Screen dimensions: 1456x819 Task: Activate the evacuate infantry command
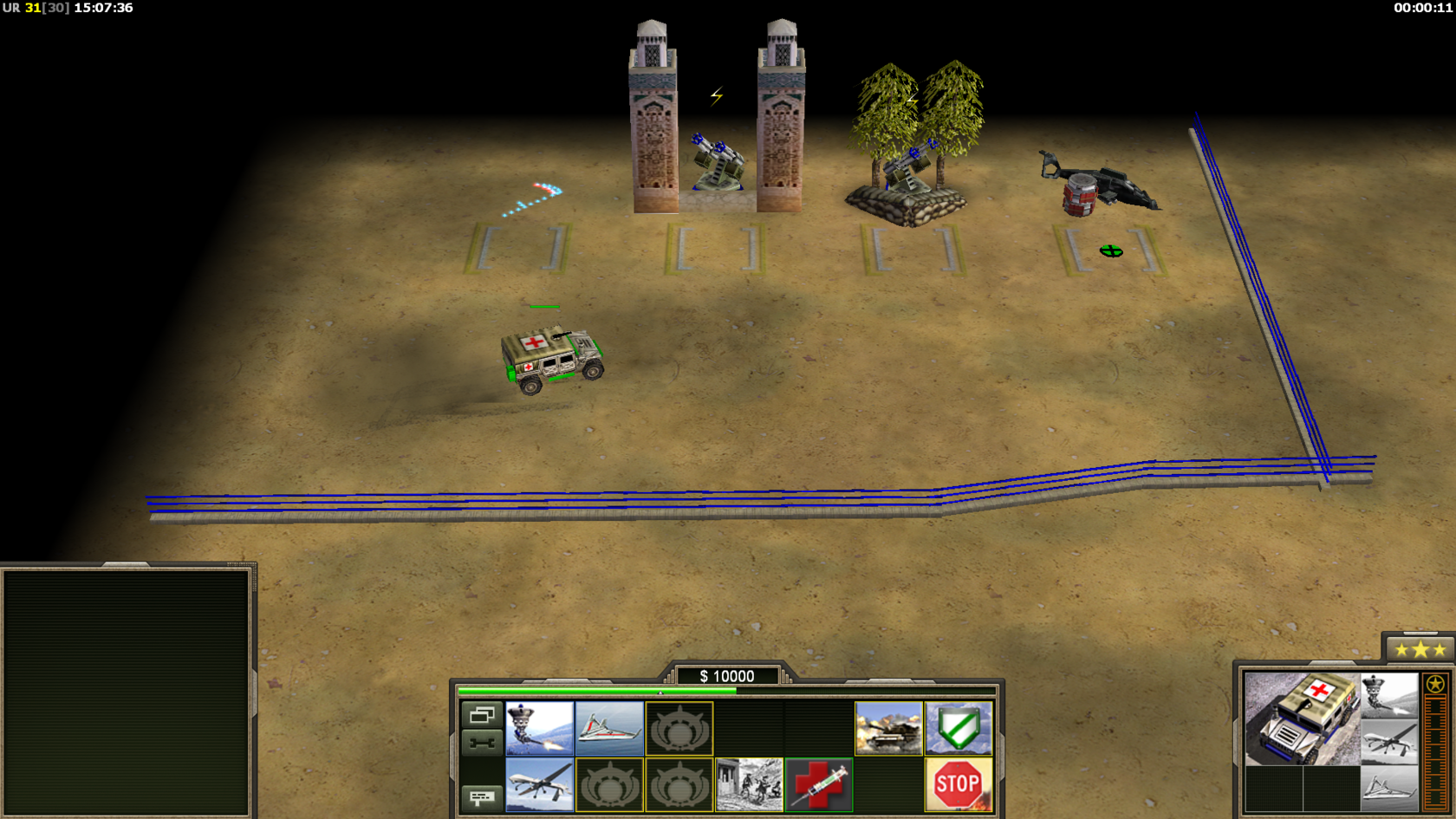[749, 784]
